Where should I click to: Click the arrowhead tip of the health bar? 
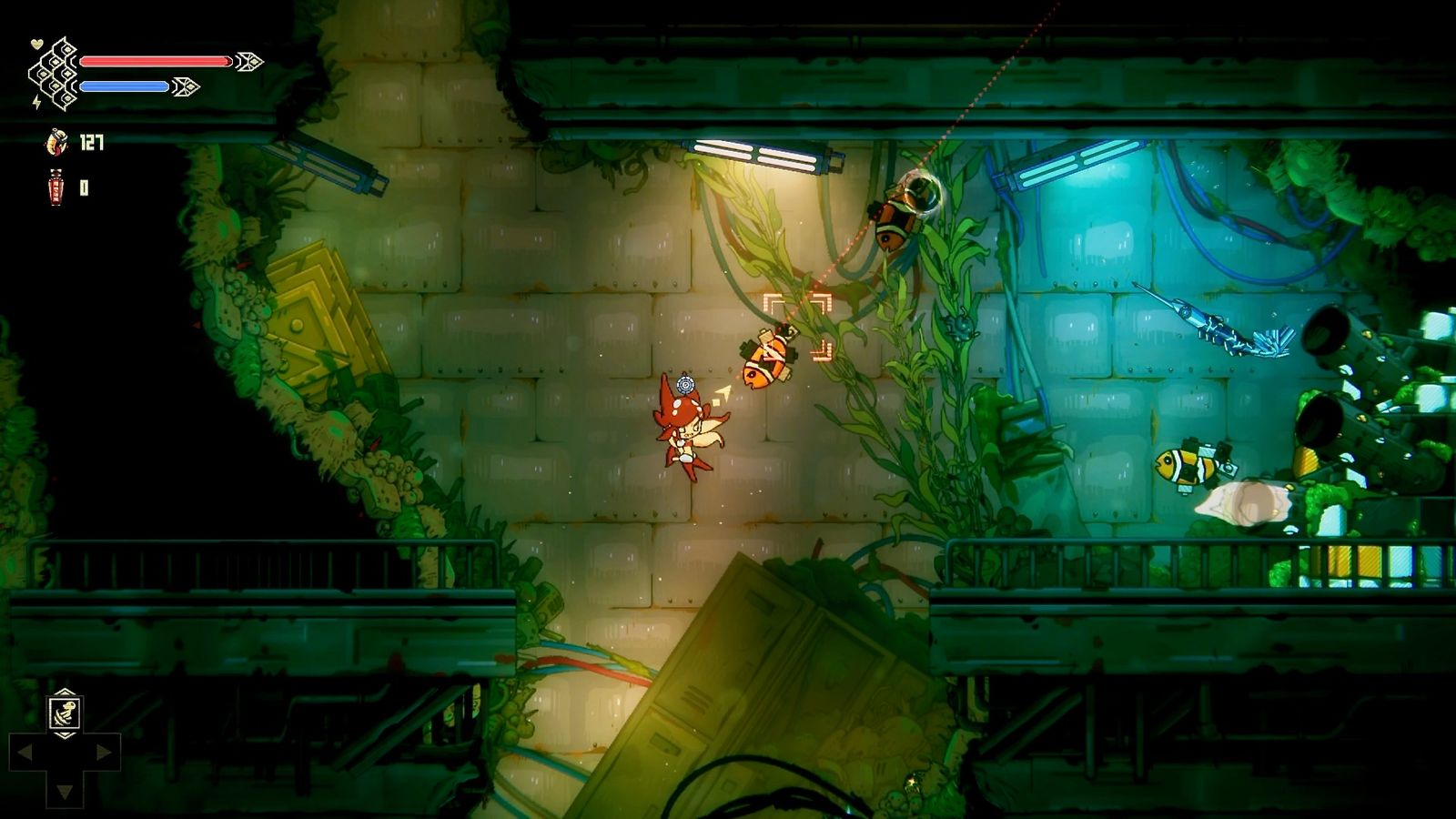(x=250, y=61)
